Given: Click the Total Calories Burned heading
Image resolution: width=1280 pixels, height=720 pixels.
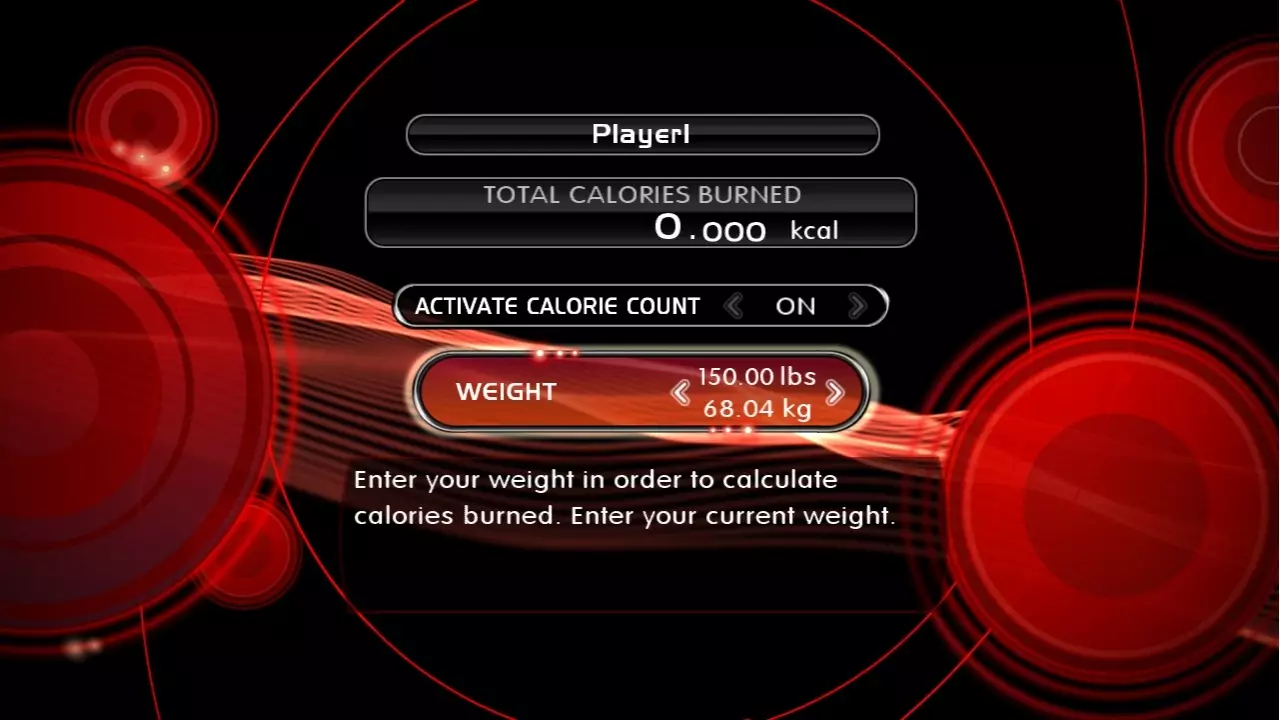Looking at the screenshot, I should tap(641, 195).
